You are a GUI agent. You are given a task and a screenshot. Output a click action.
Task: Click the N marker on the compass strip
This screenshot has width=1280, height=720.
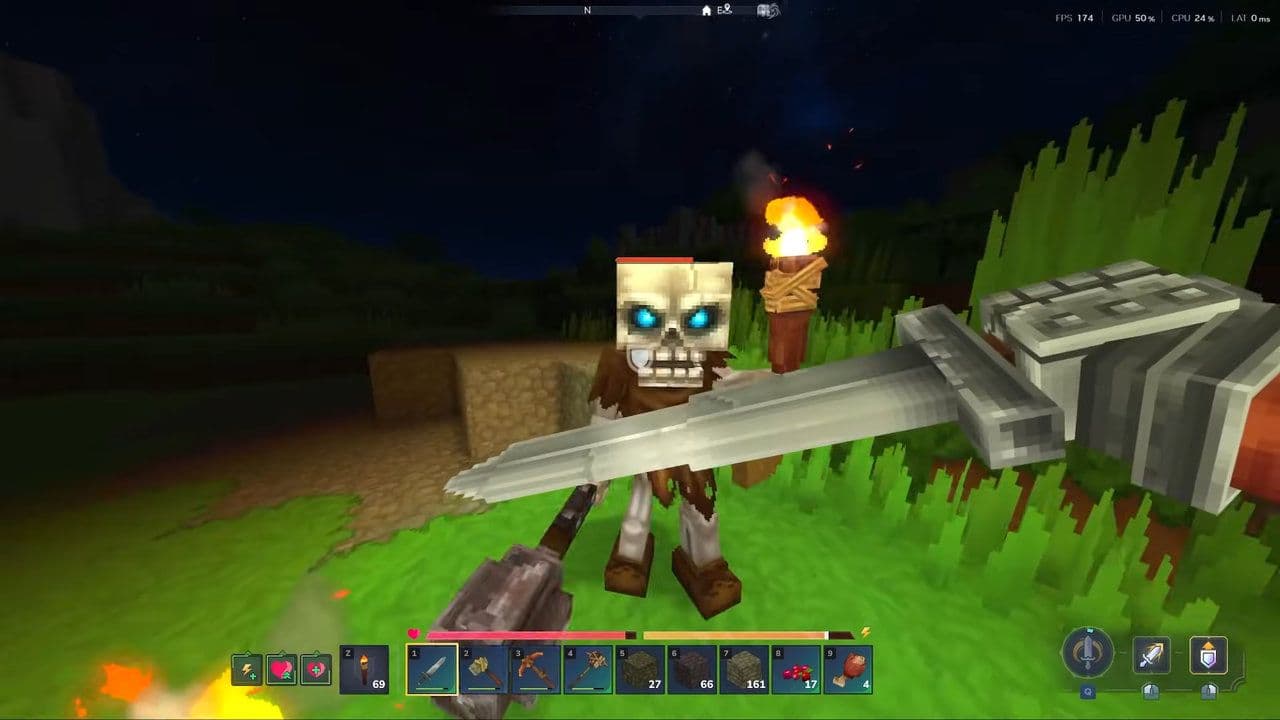coord(587,11)
